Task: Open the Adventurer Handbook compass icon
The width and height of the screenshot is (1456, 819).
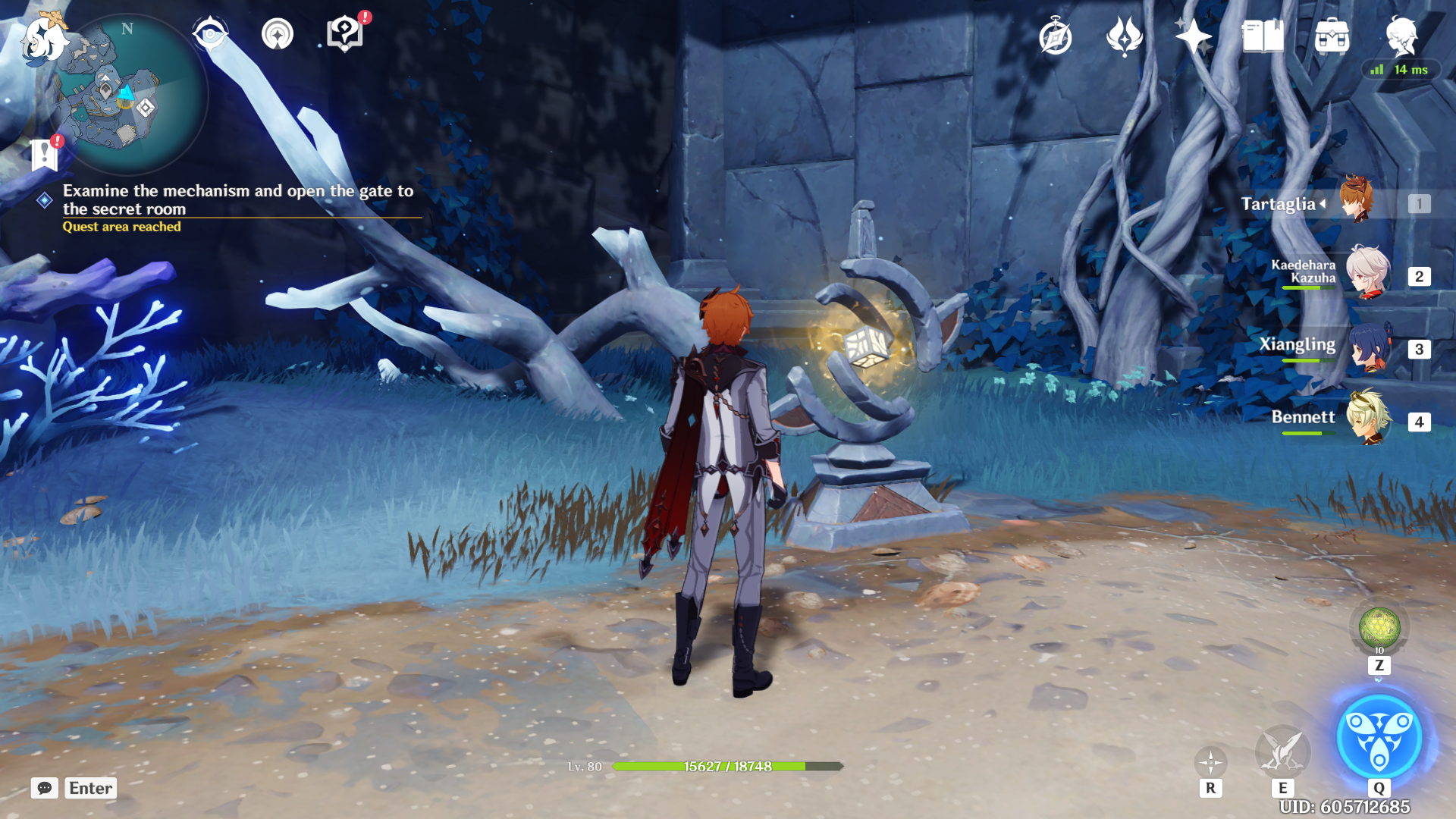Action: [1055, 36]
